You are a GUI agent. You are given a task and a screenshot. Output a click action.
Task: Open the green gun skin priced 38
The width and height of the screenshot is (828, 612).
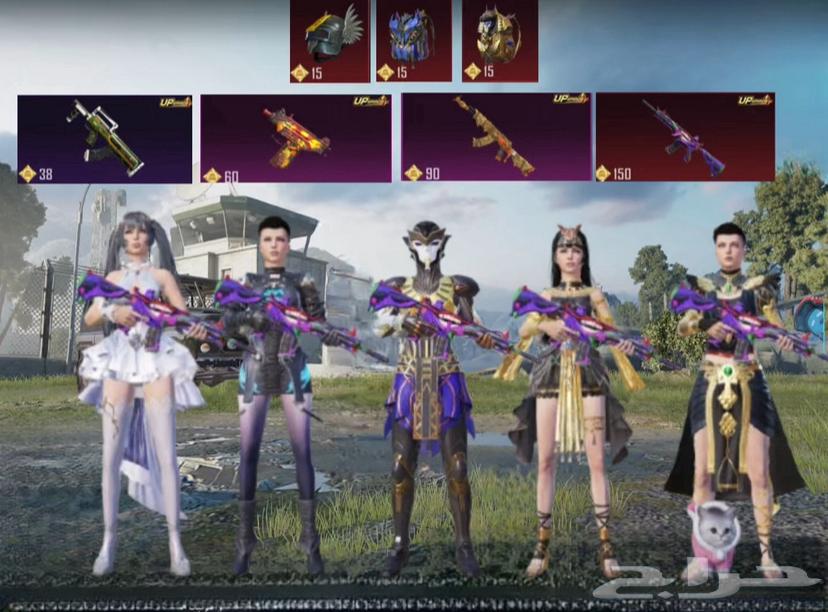105,138
